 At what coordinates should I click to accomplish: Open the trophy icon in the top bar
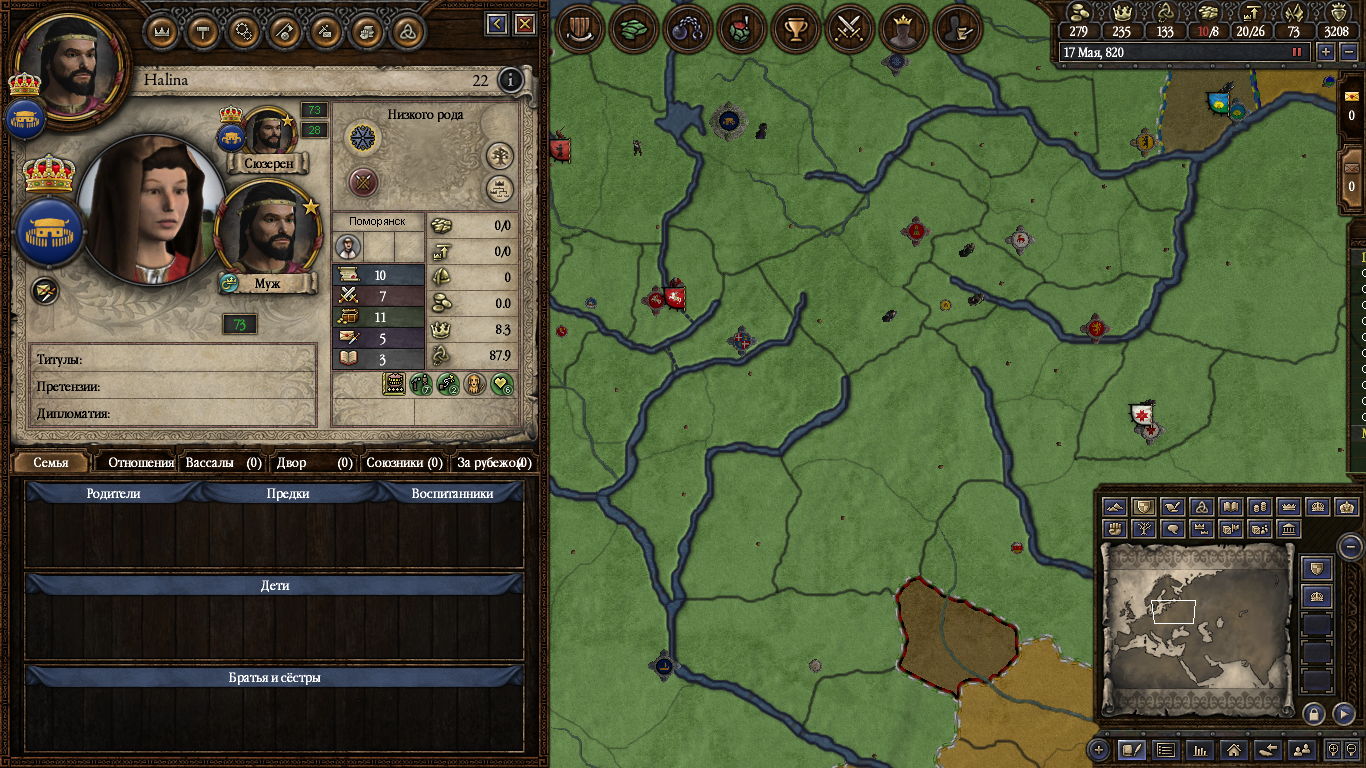[795, 29]
